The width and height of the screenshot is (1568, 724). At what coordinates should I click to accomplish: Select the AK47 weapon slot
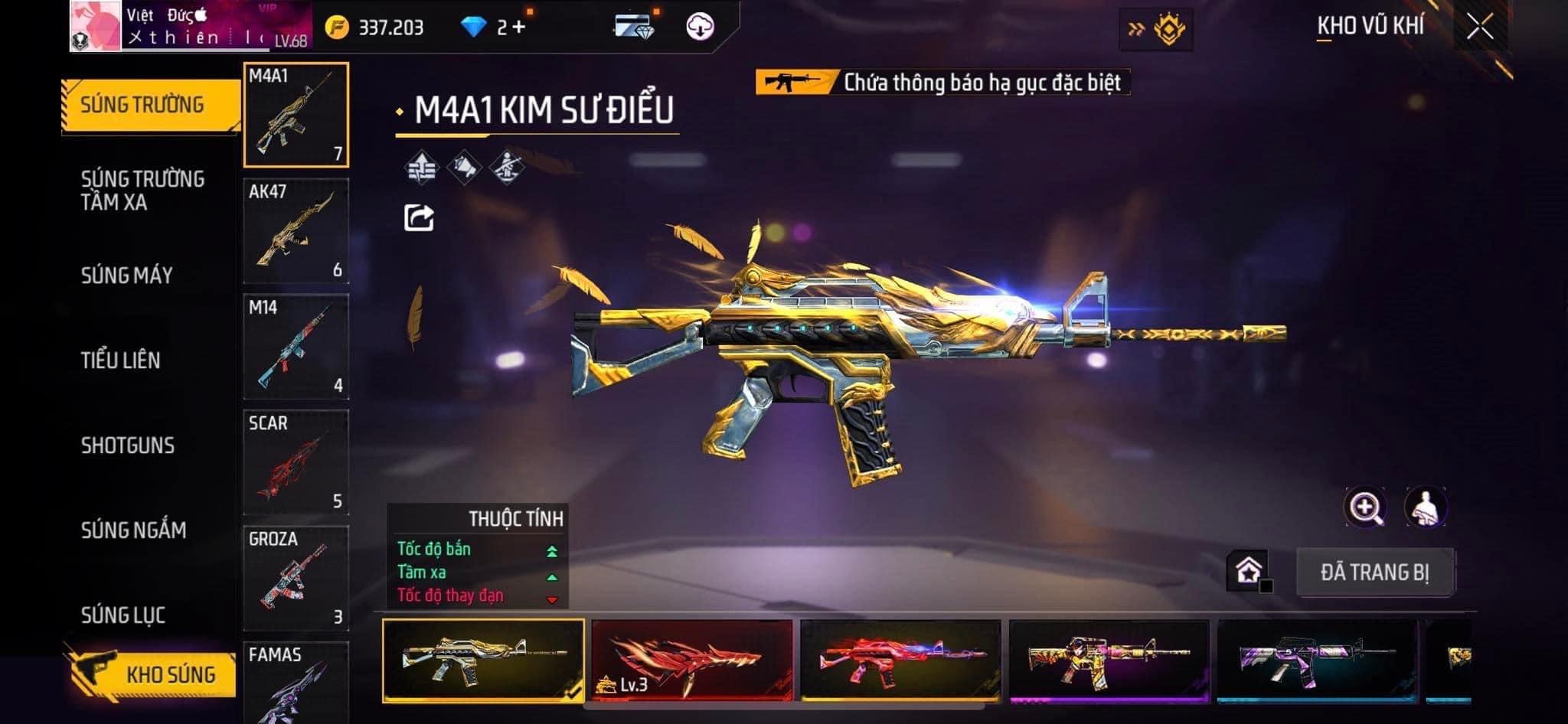click(296, 231)
